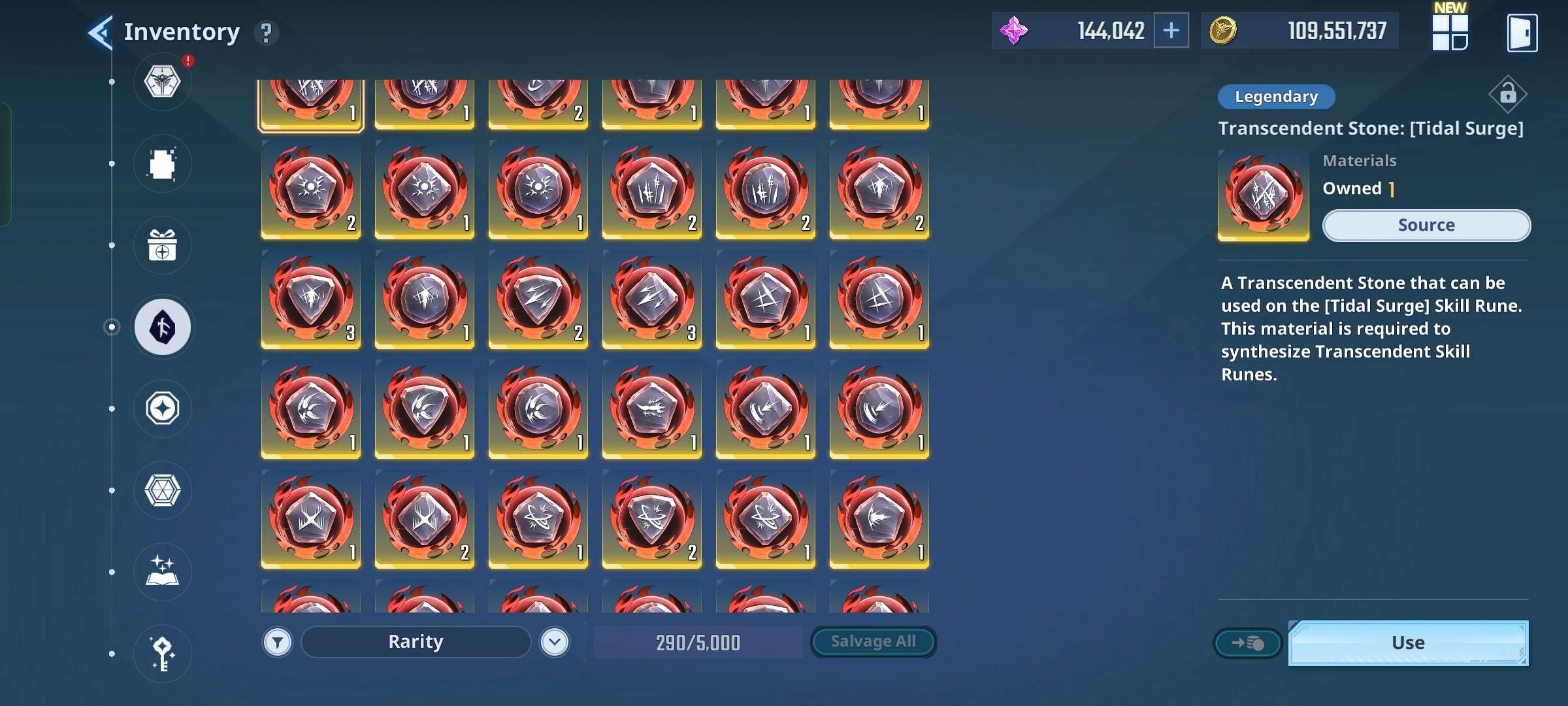Click the Salvage All button

(x=873, y=642)
